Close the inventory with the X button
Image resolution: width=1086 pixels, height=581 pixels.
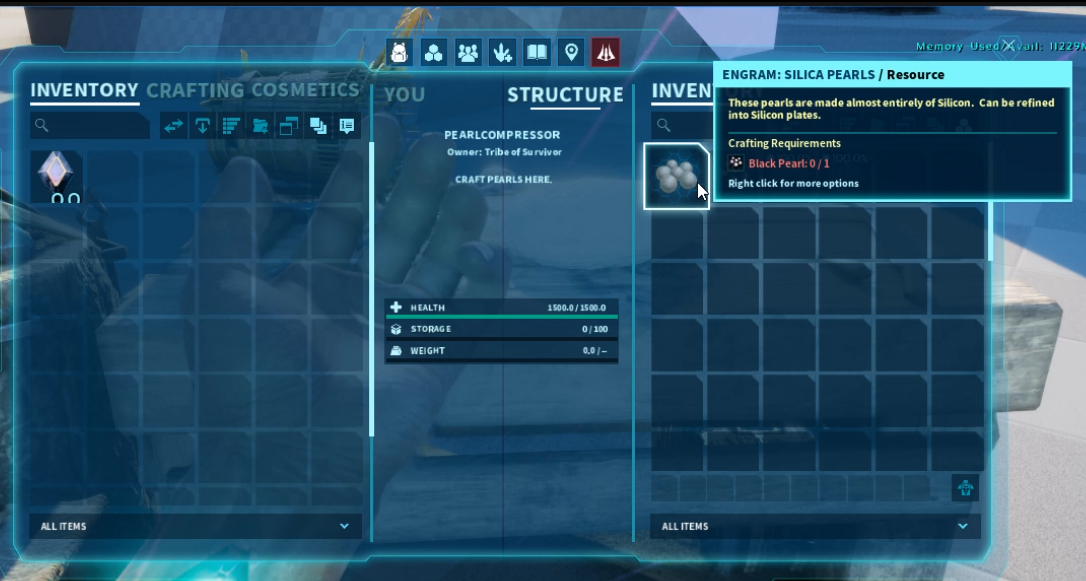(x=1010, y=45)
